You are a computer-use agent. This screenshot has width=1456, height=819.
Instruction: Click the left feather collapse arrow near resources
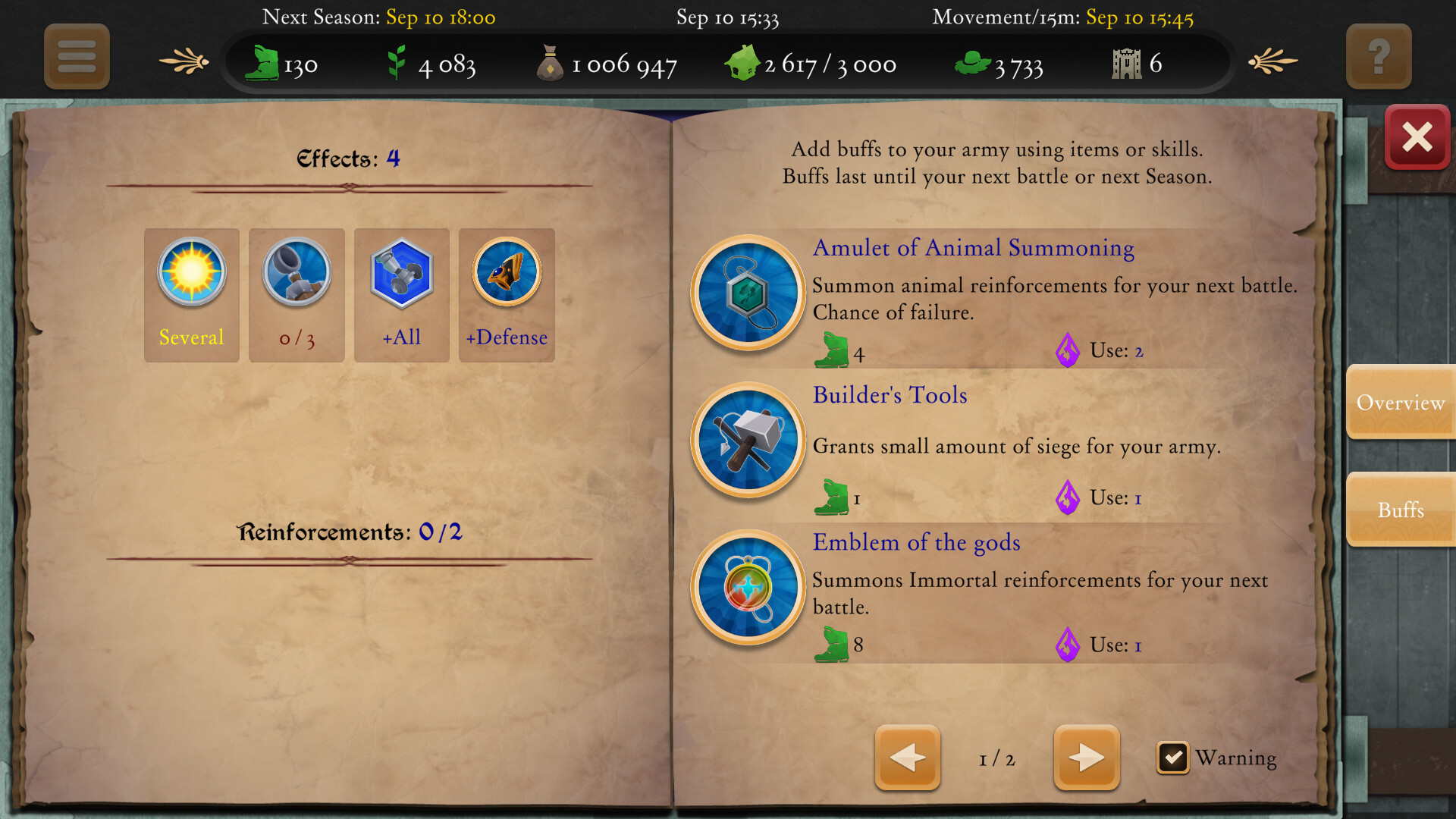(x=182, y=61)
